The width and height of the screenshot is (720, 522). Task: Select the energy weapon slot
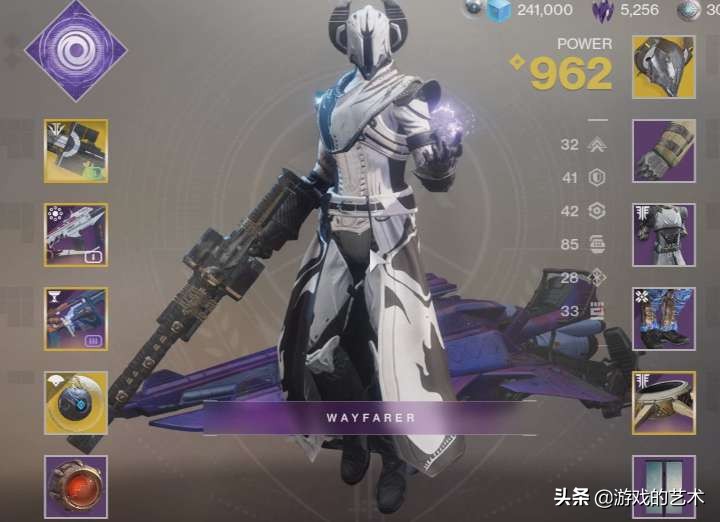[x=76, y=235]
